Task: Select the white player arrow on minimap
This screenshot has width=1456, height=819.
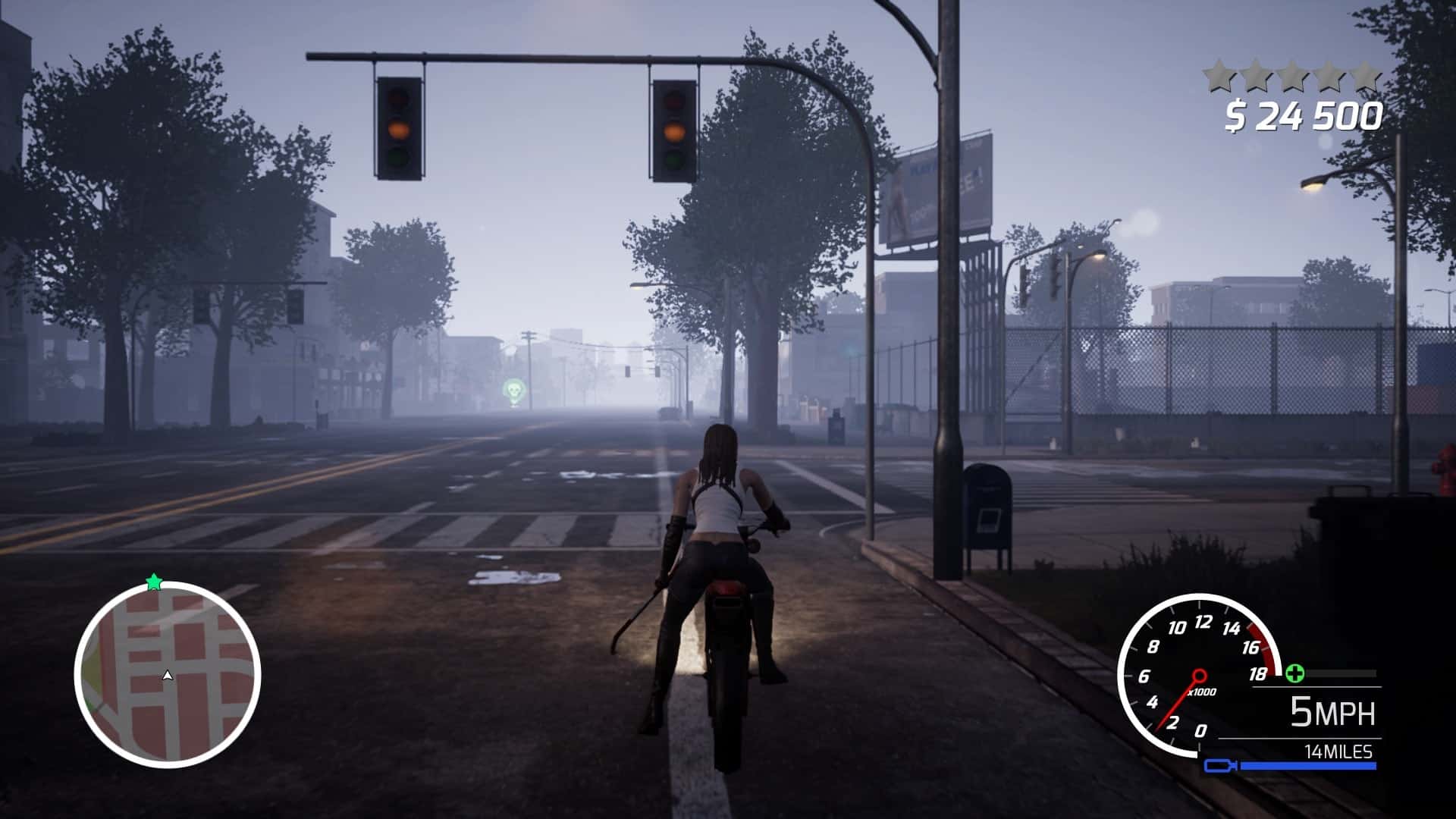Action: click(x=168, y=675)
